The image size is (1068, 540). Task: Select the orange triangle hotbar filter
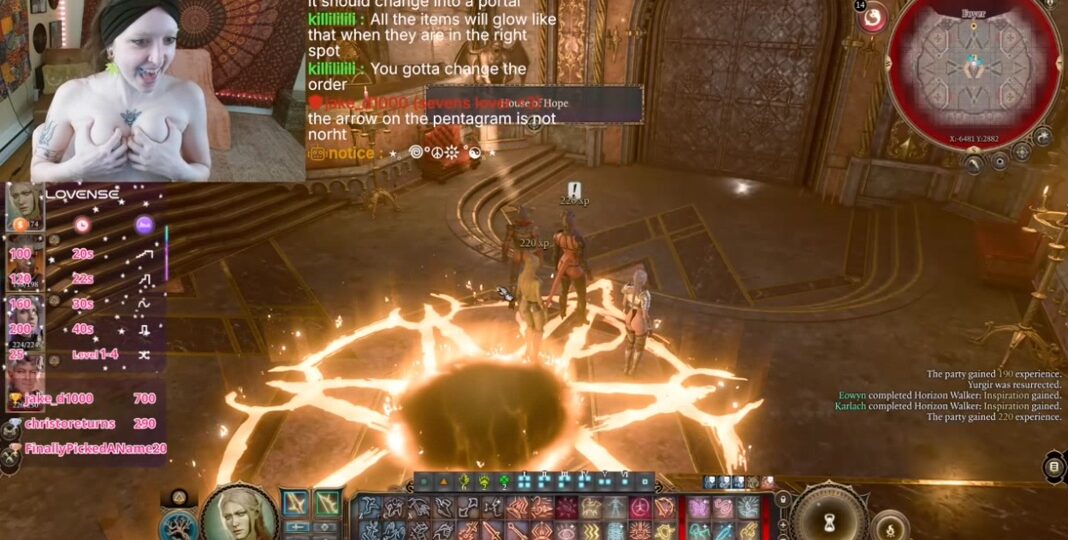point(443,482)
